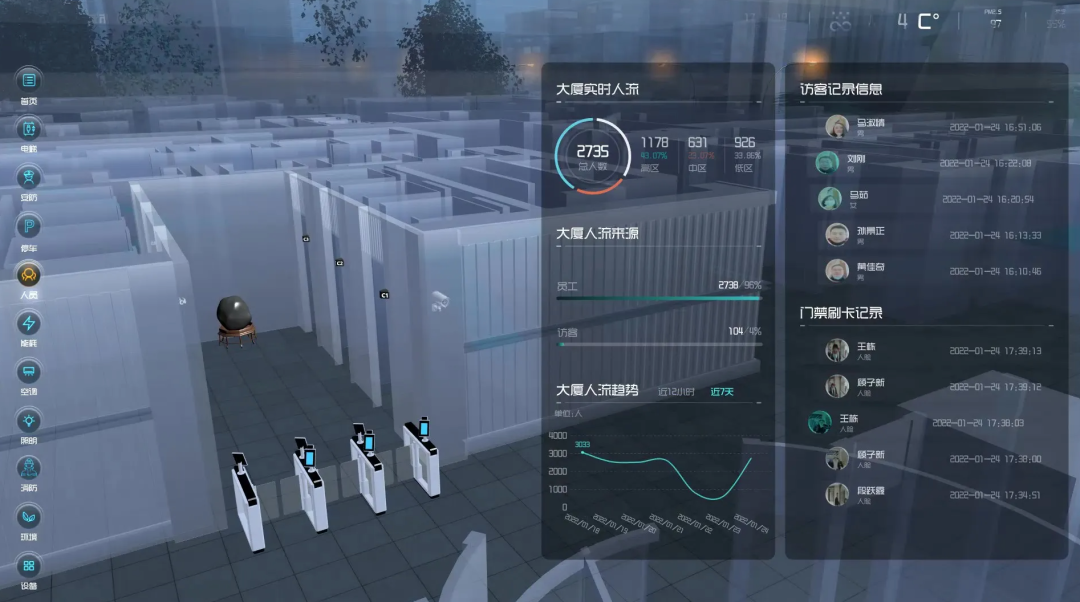The height and width of the screenshot is (602, 1080).
Task: Choose the 消防 fire protection section
Action: (x=29, y=468)
